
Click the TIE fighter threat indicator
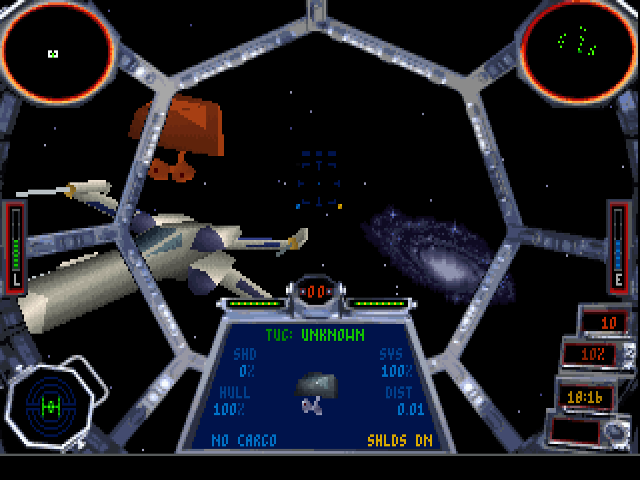click(50, 403)
